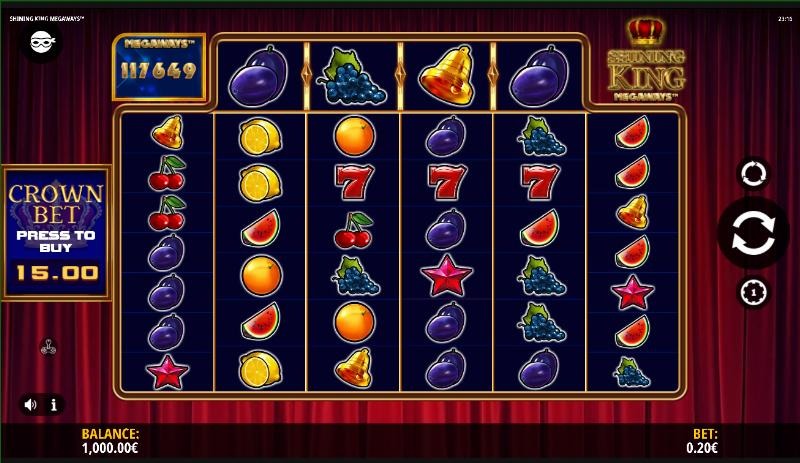Image resolution: width=800 pixels, height=463 pixels.
Task: Buy the Crown Bet for 15.00
Action: click(x=56, y=233)
